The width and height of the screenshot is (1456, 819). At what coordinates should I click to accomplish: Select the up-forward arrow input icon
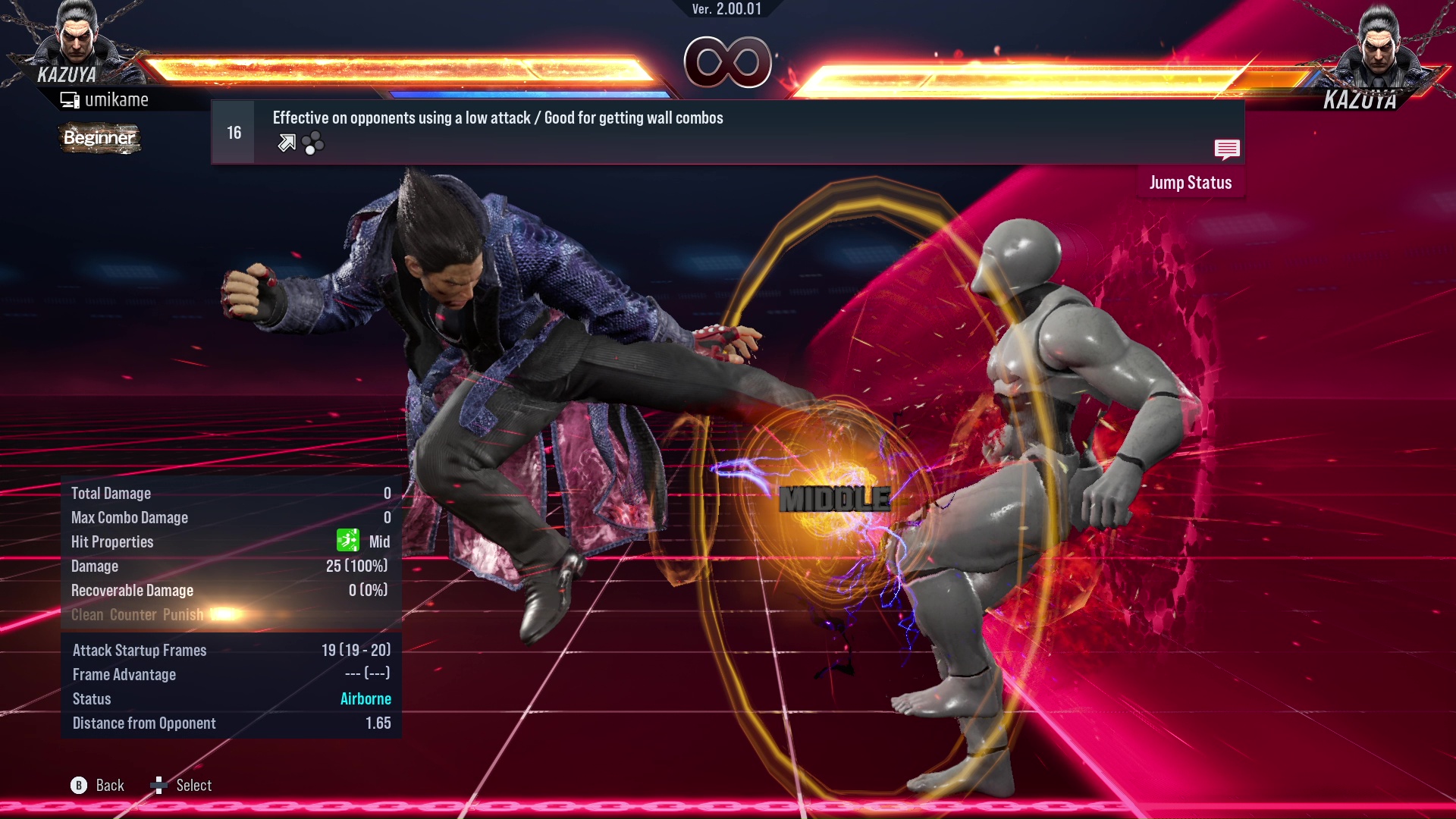click(286, 143)
